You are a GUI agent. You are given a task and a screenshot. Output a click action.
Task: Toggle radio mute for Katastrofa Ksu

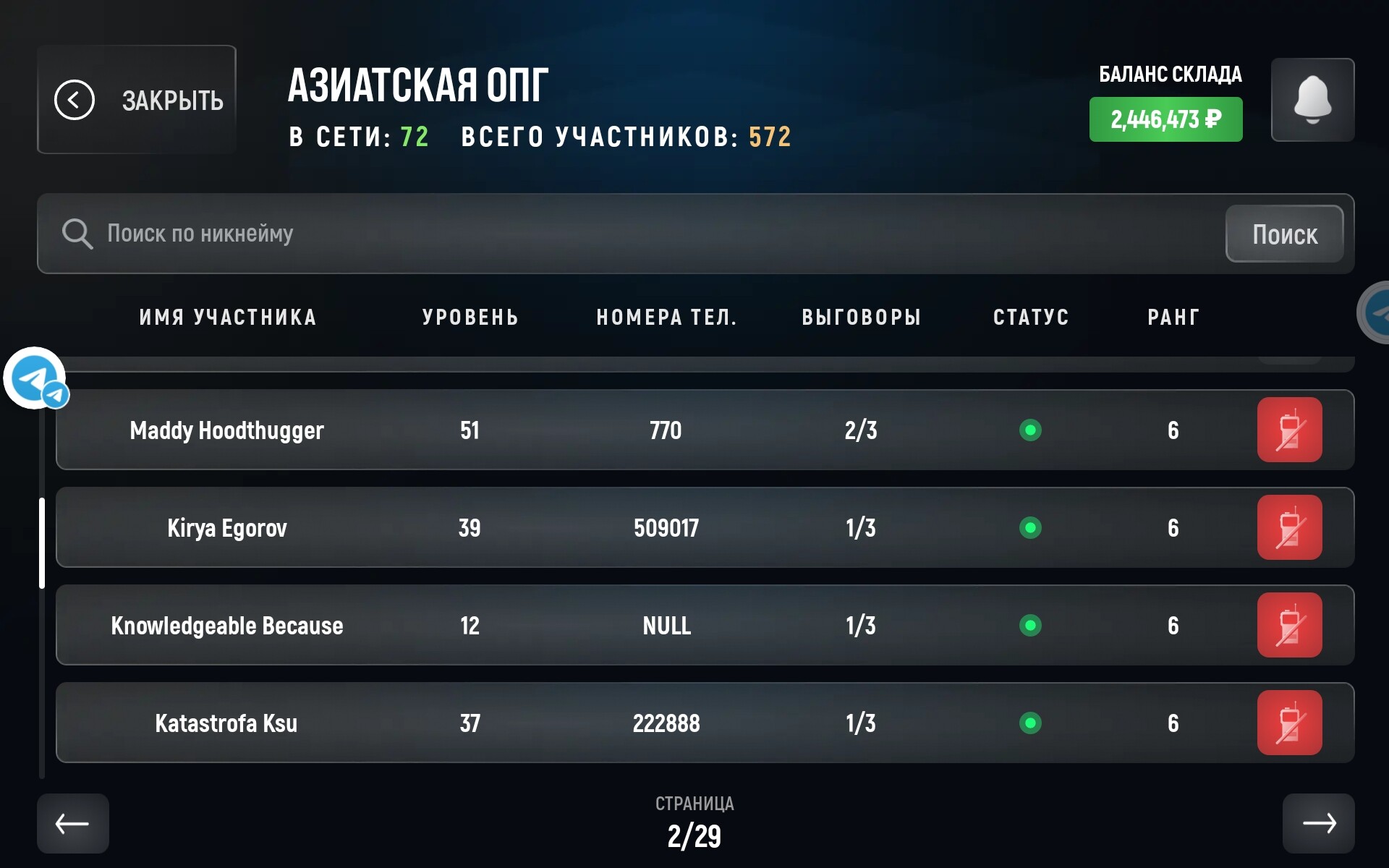[1289, 723]
